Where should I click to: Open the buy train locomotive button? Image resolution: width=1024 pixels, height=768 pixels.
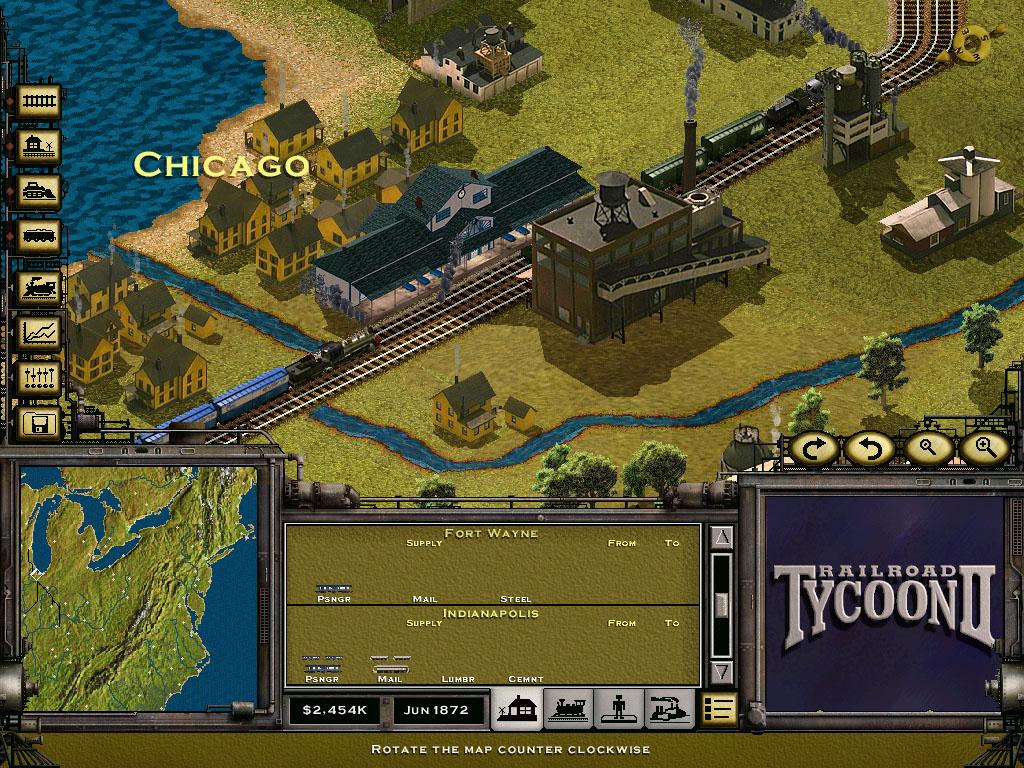(40, 288)
